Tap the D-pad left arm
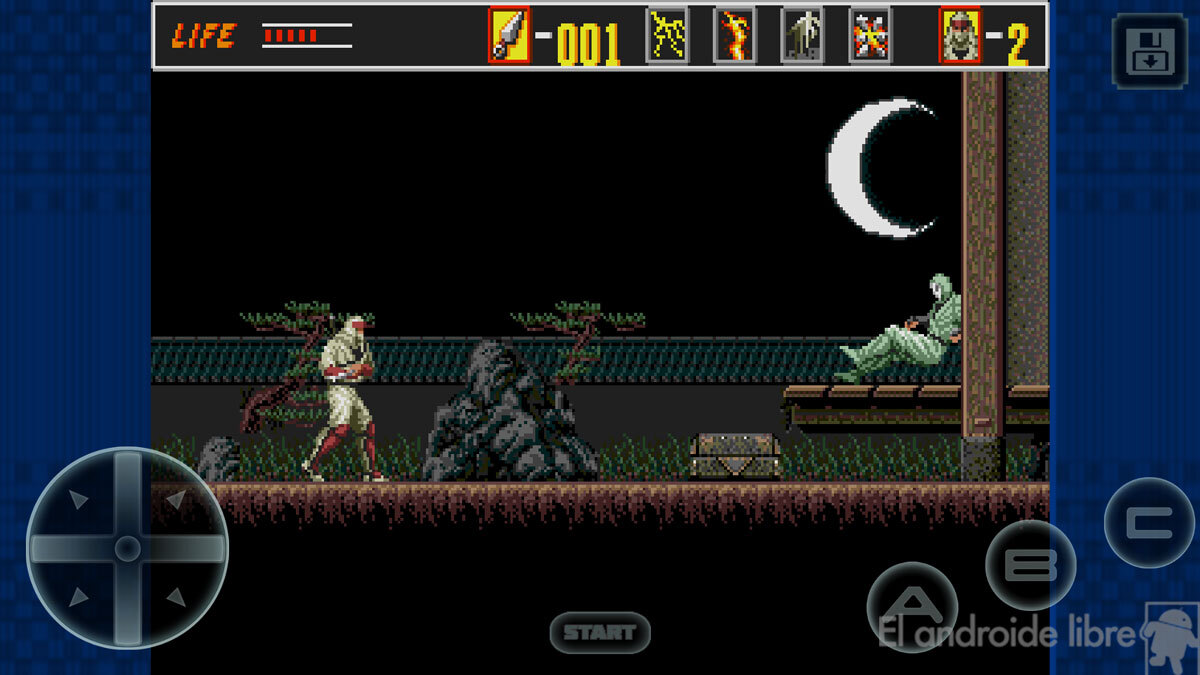This screenshot has height=675, width=1200. [65, 548]
